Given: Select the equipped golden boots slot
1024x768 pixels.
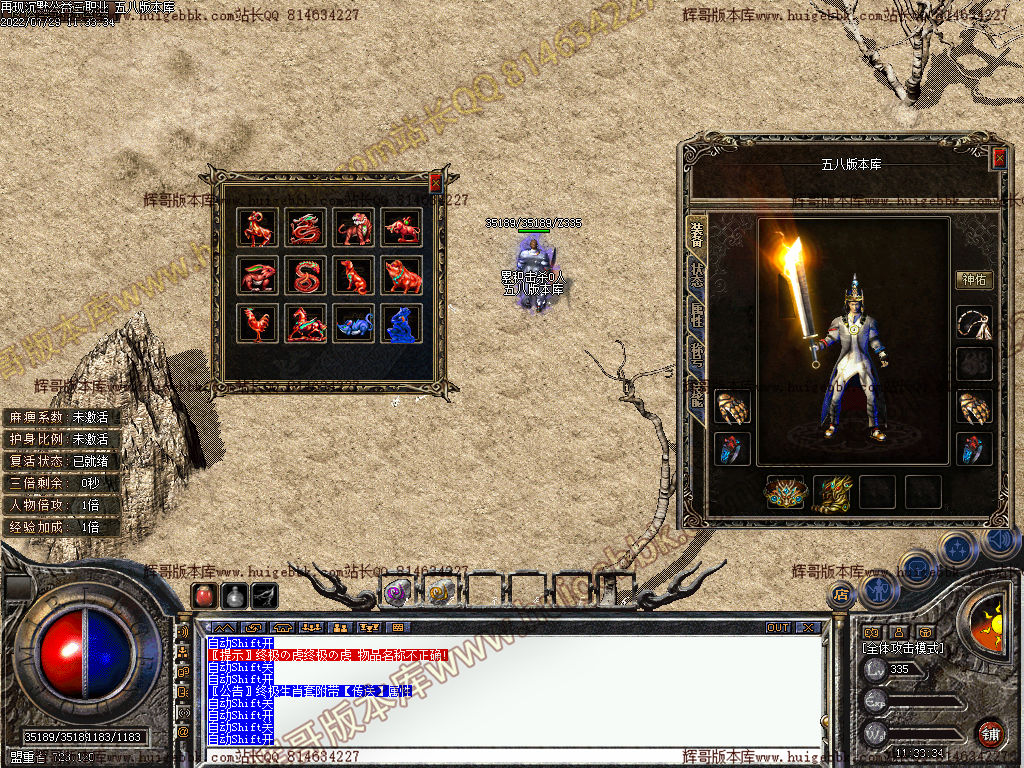Looking at the screenshot, I should [832, 492].
